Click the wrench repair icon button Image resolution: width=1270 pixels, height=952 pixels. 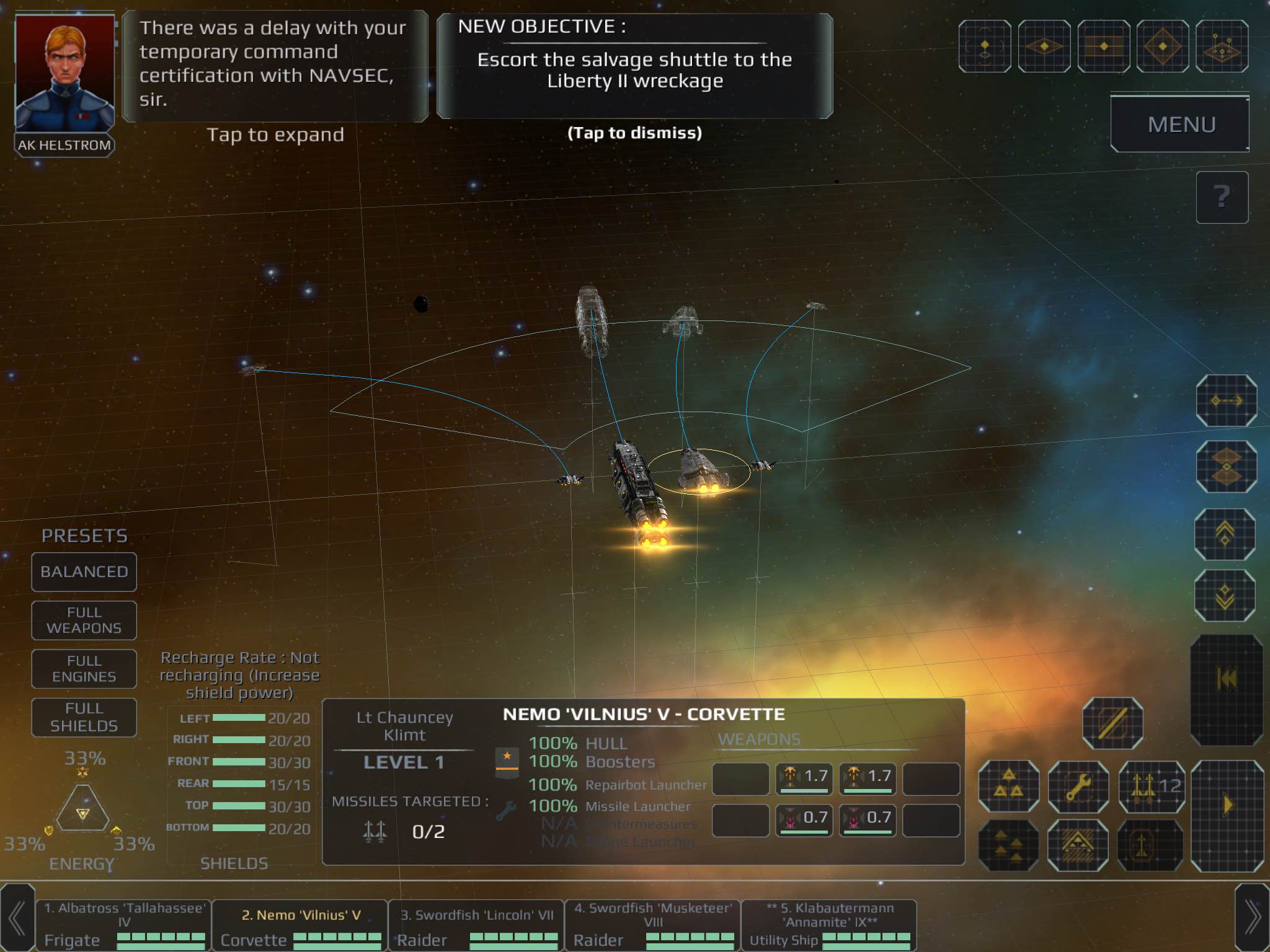tap(1078, 787)
